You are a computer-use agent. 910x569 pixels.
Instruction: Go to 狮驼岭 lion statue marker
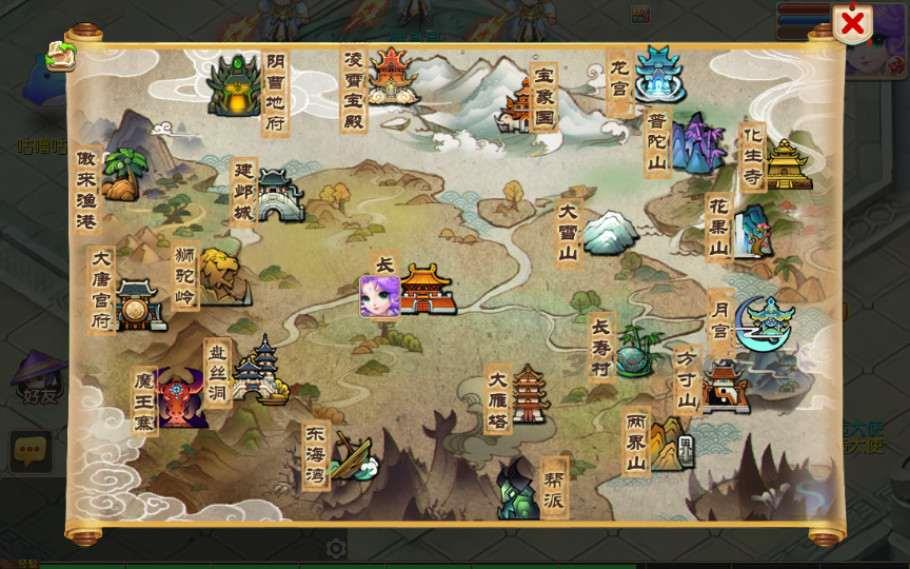click(x=221, y=276)
